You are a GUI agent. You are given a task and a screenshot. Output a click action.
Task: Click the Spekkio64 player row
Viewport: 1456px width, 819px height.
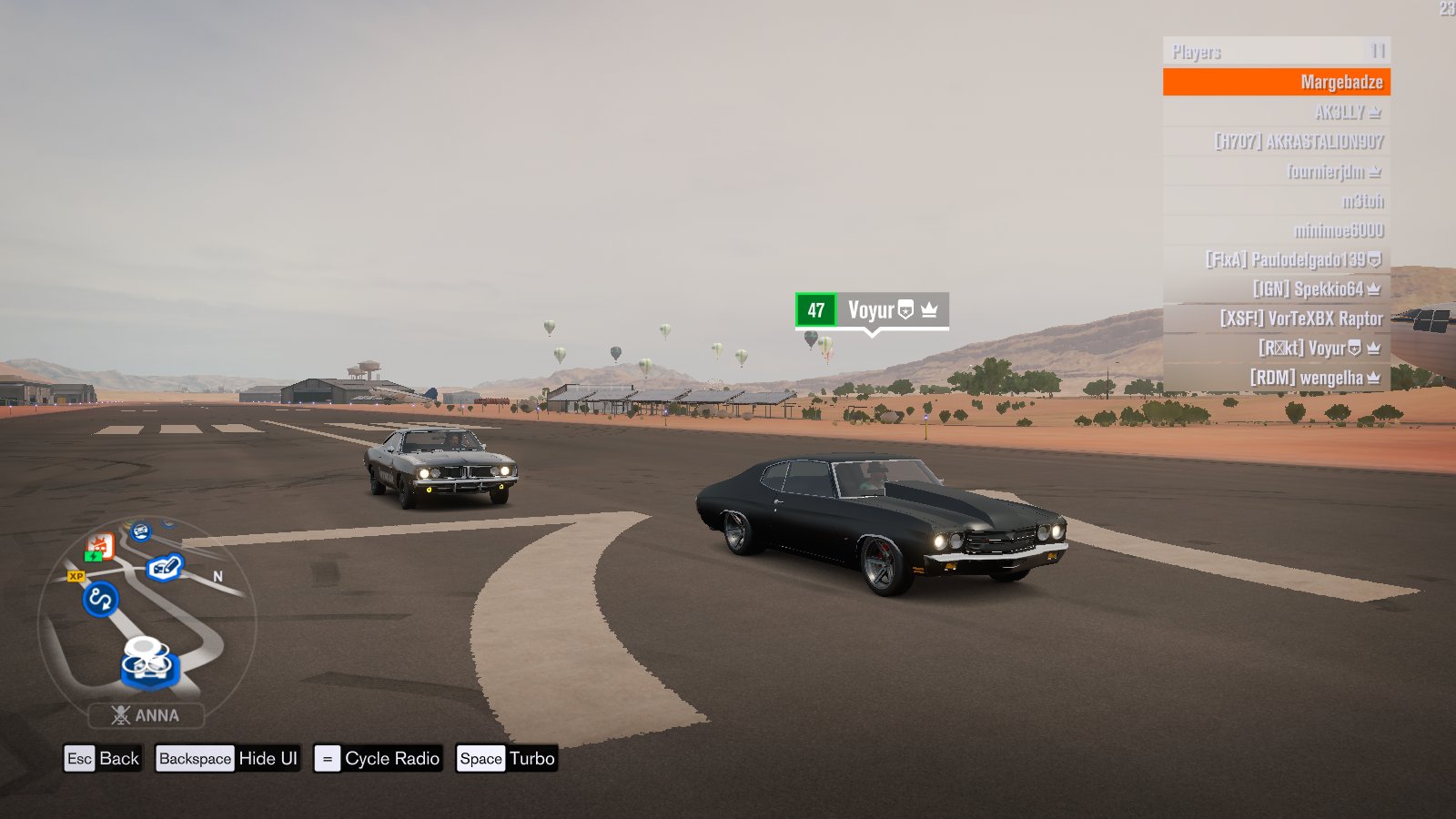[1276, 289]
